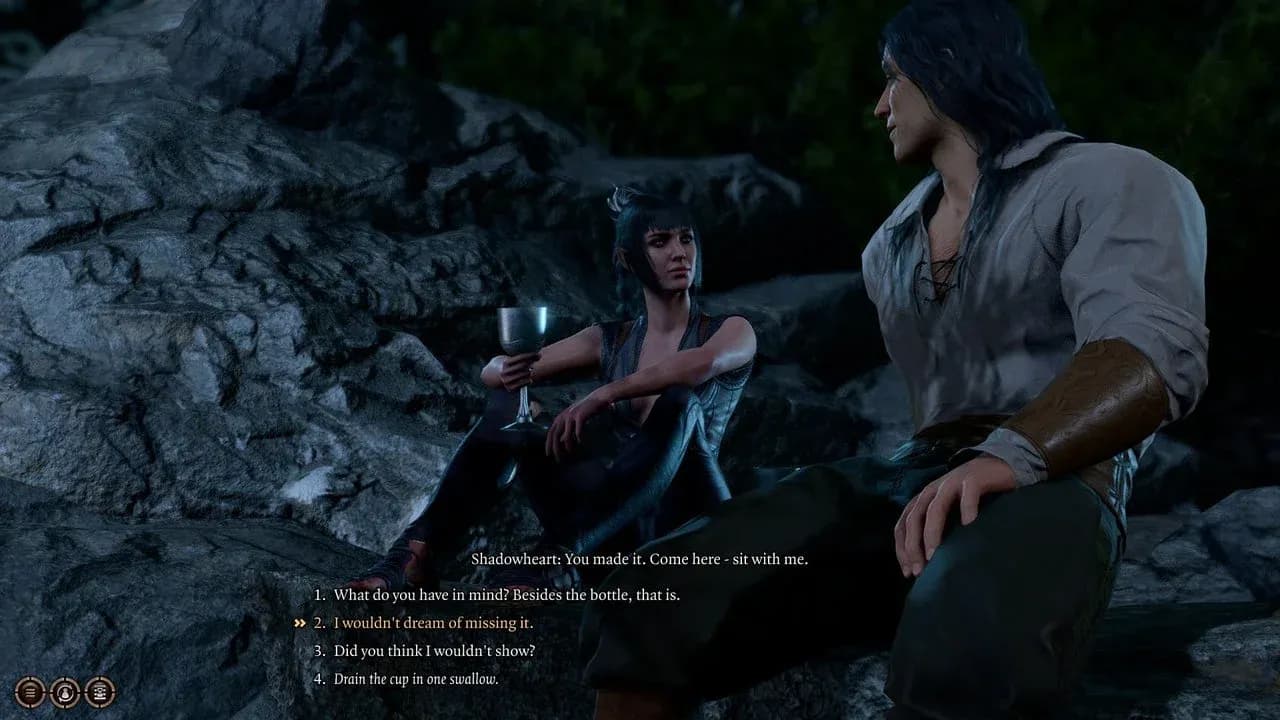
Task: Click the rightmost circular icon showing figures
Action: coord(98,692)
